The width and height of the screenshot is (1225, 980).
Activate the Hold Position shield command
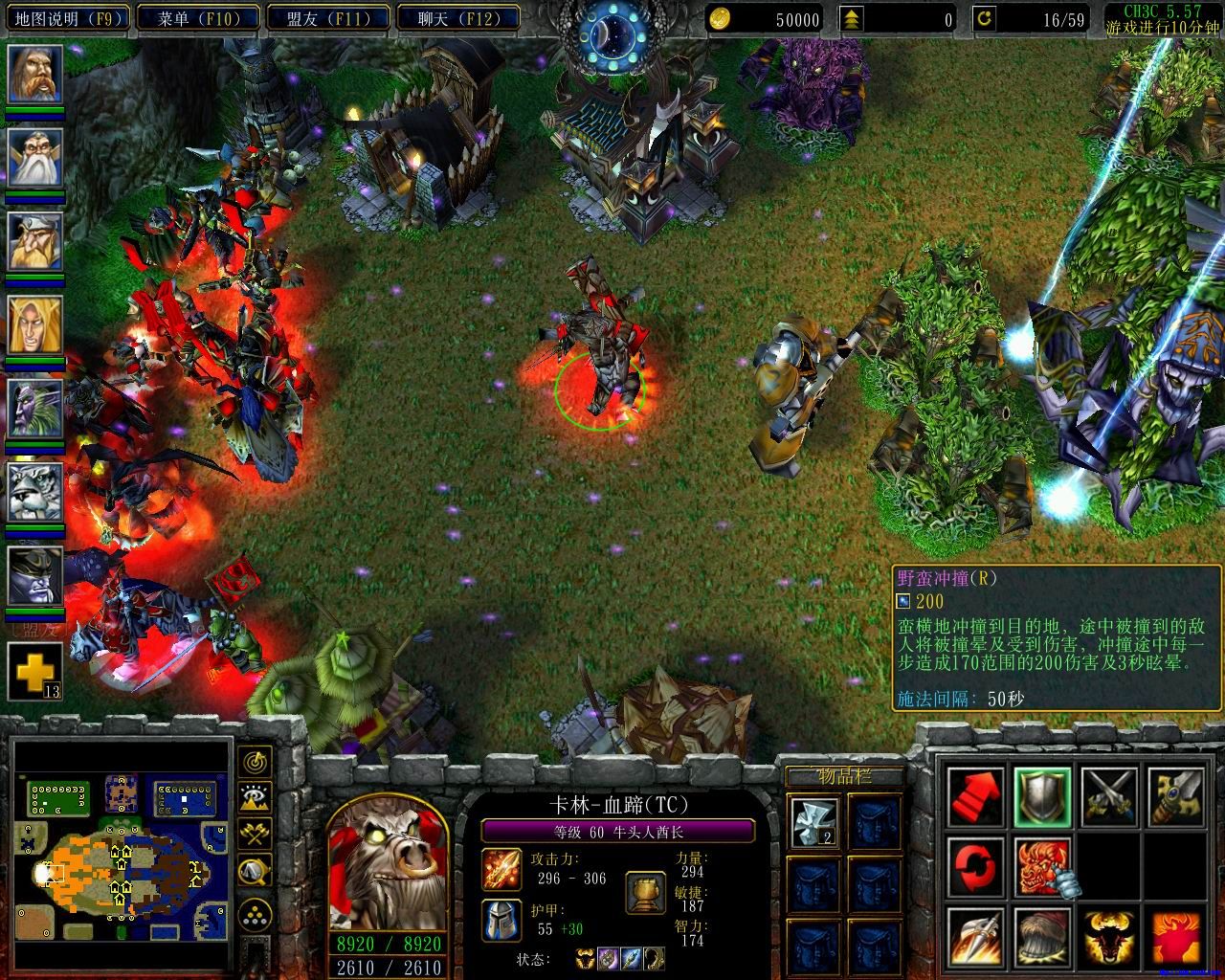tap(1042, 796)
